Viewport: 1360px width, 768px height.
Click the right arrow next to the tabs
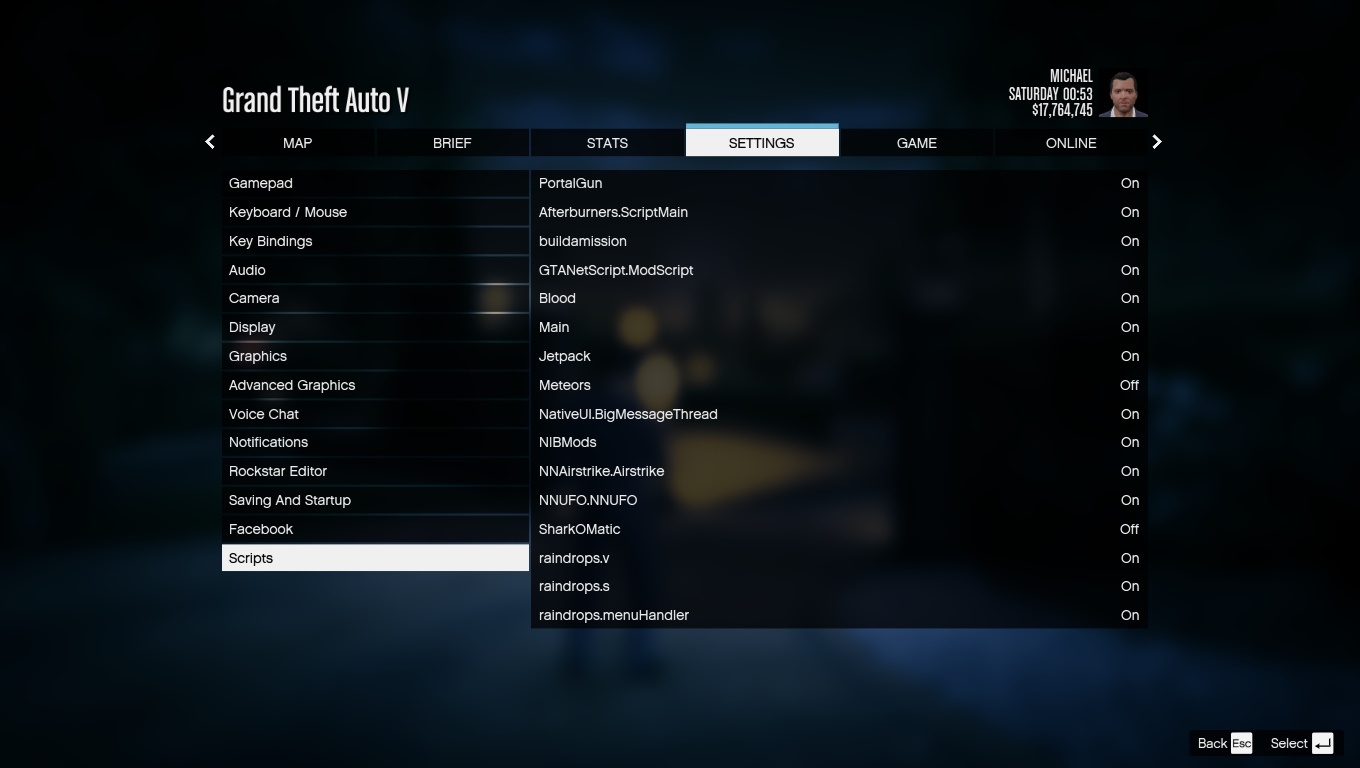point(1157,142)
